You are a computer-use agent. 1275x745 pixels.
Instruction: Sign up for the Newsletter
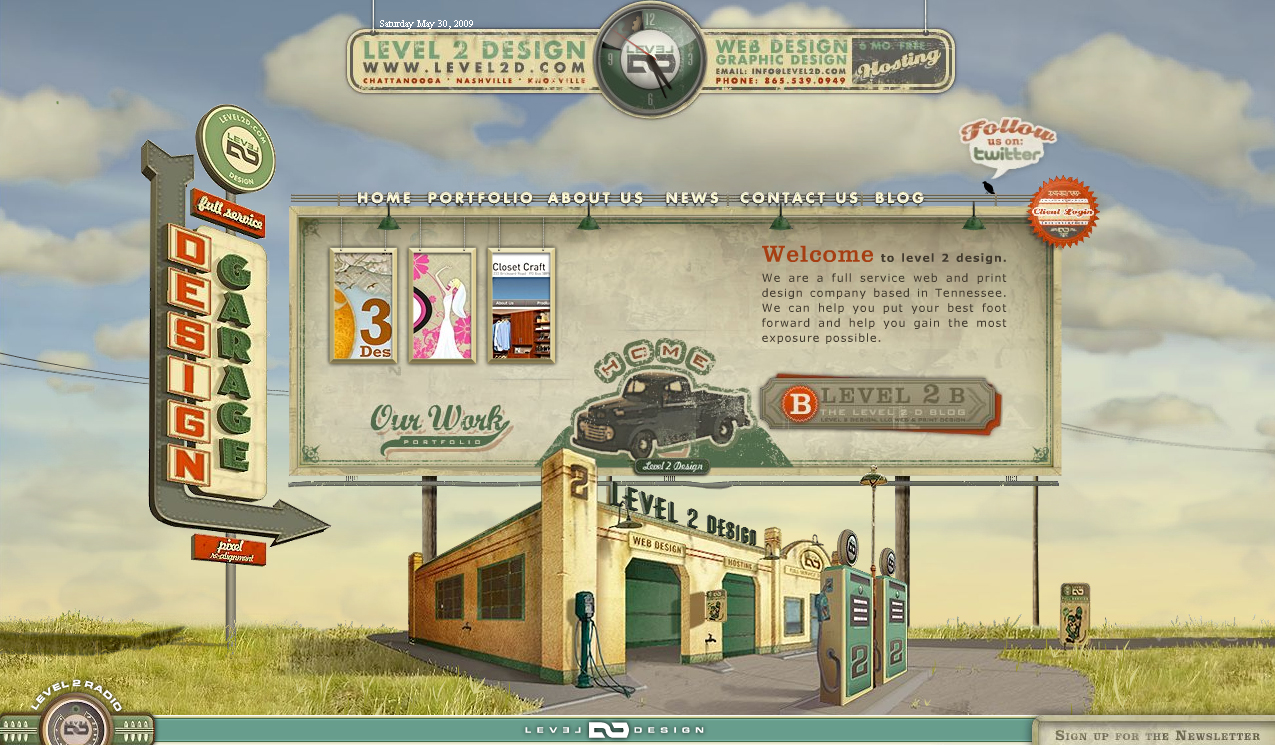[x=1157, y=735]
